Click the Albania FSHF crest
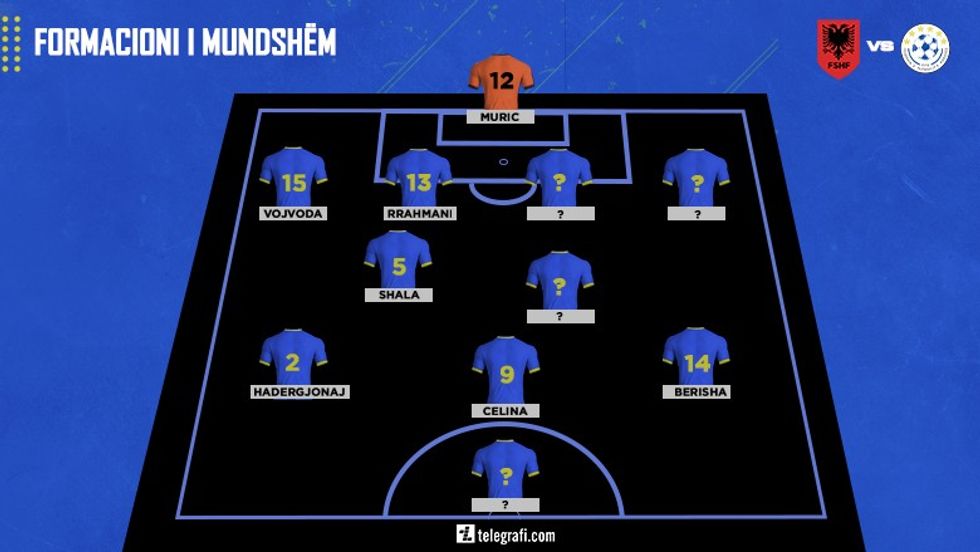Screen dimensions: 980x552 pyautogui.click(x=838, y=47)
